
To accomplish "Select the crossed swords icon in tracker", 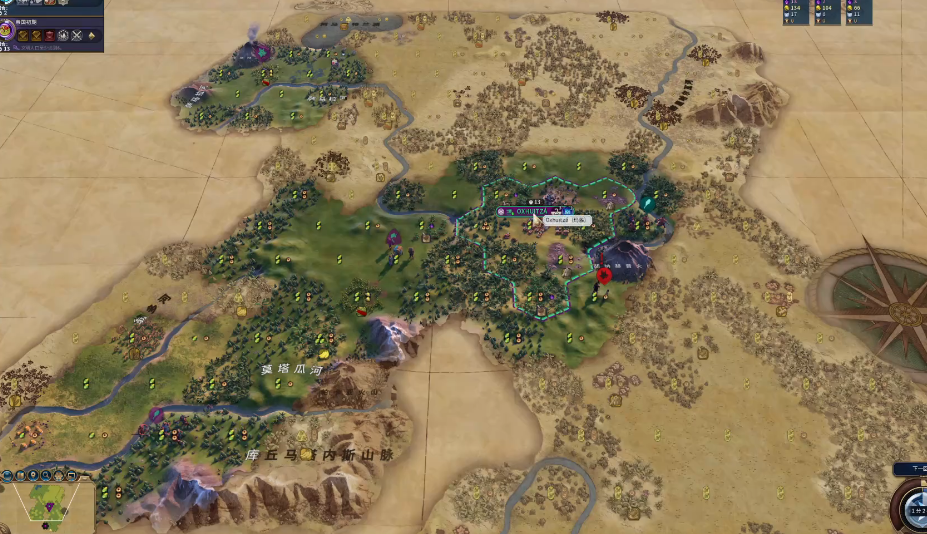I will click(x=75, y=35).
